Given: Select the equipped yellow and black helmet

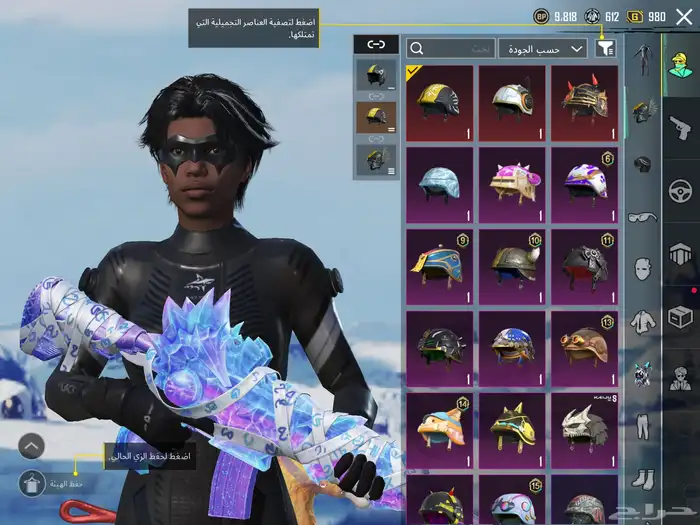Looking at the screenshot, I should click(x=440, y=102).
